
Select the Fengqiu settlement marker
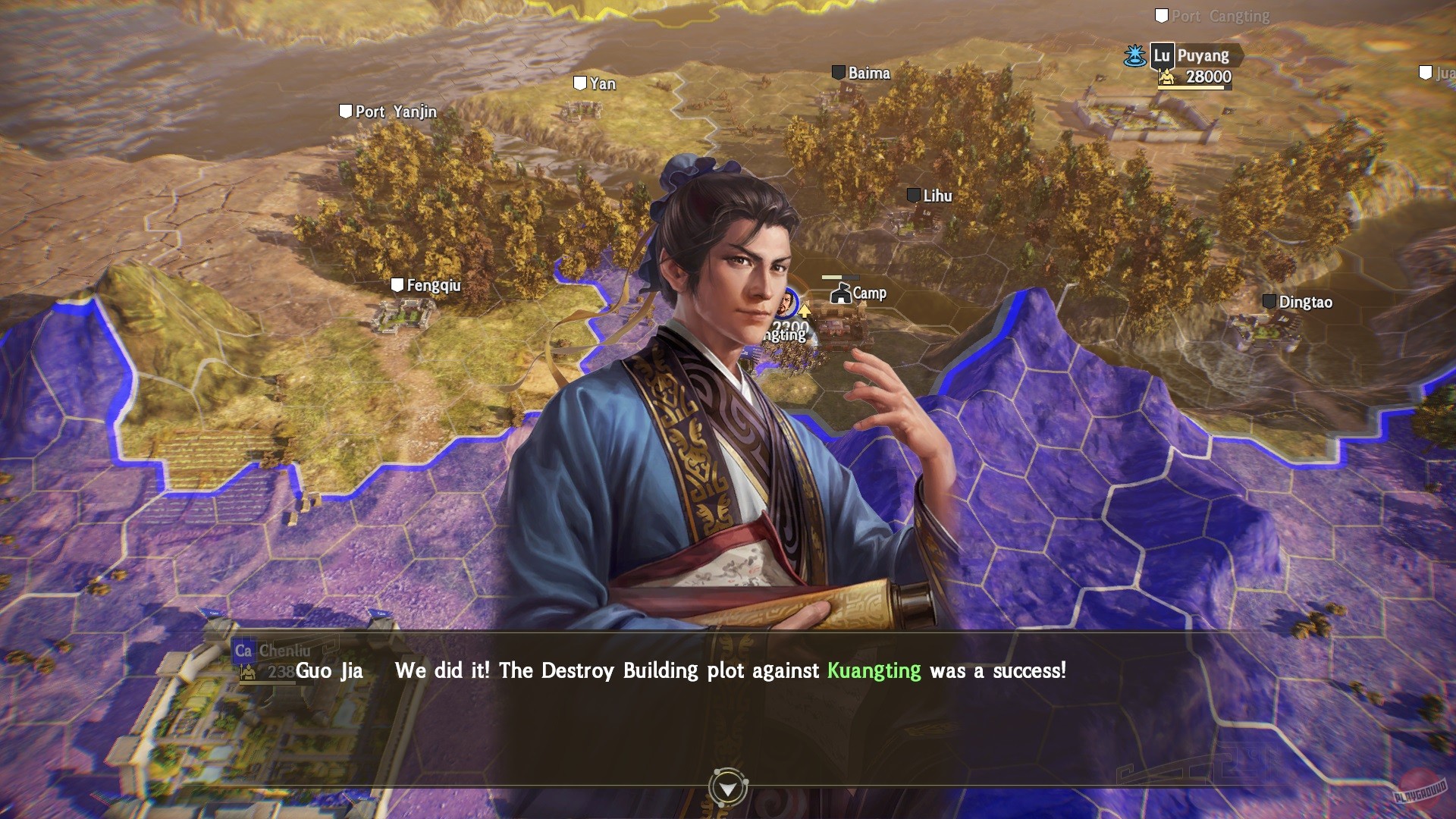pos(397,286)
